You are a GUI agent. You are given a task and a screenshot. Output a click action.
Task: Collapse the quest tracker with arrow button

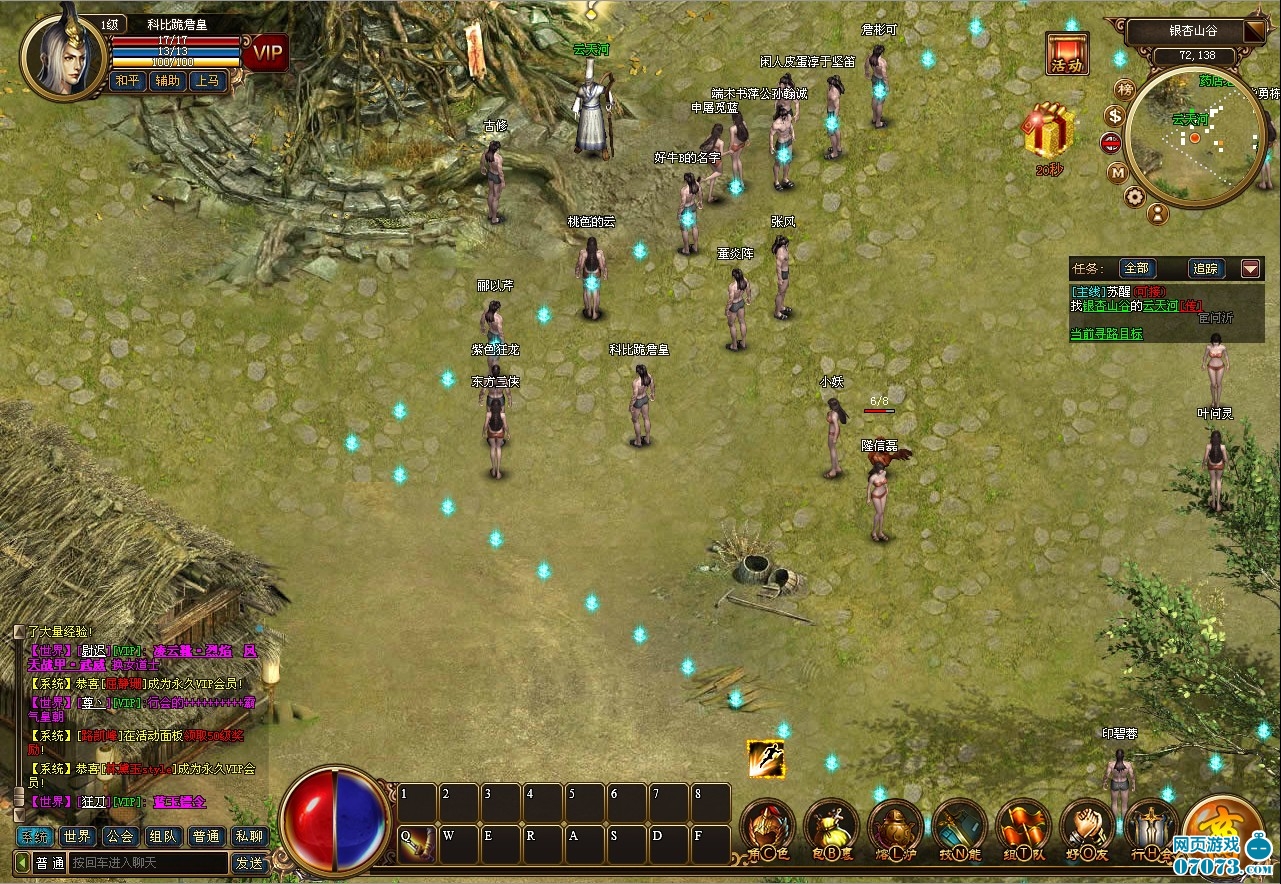(x=1251, y=268)
